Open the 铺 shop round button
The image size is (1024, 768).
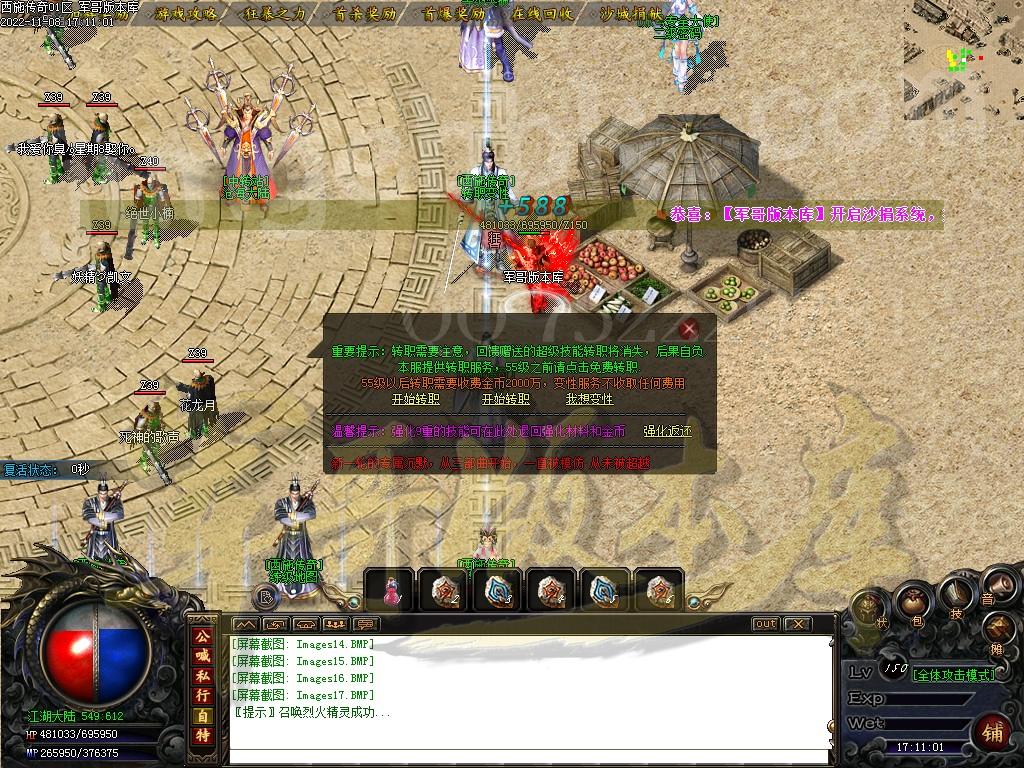(992, 731)
